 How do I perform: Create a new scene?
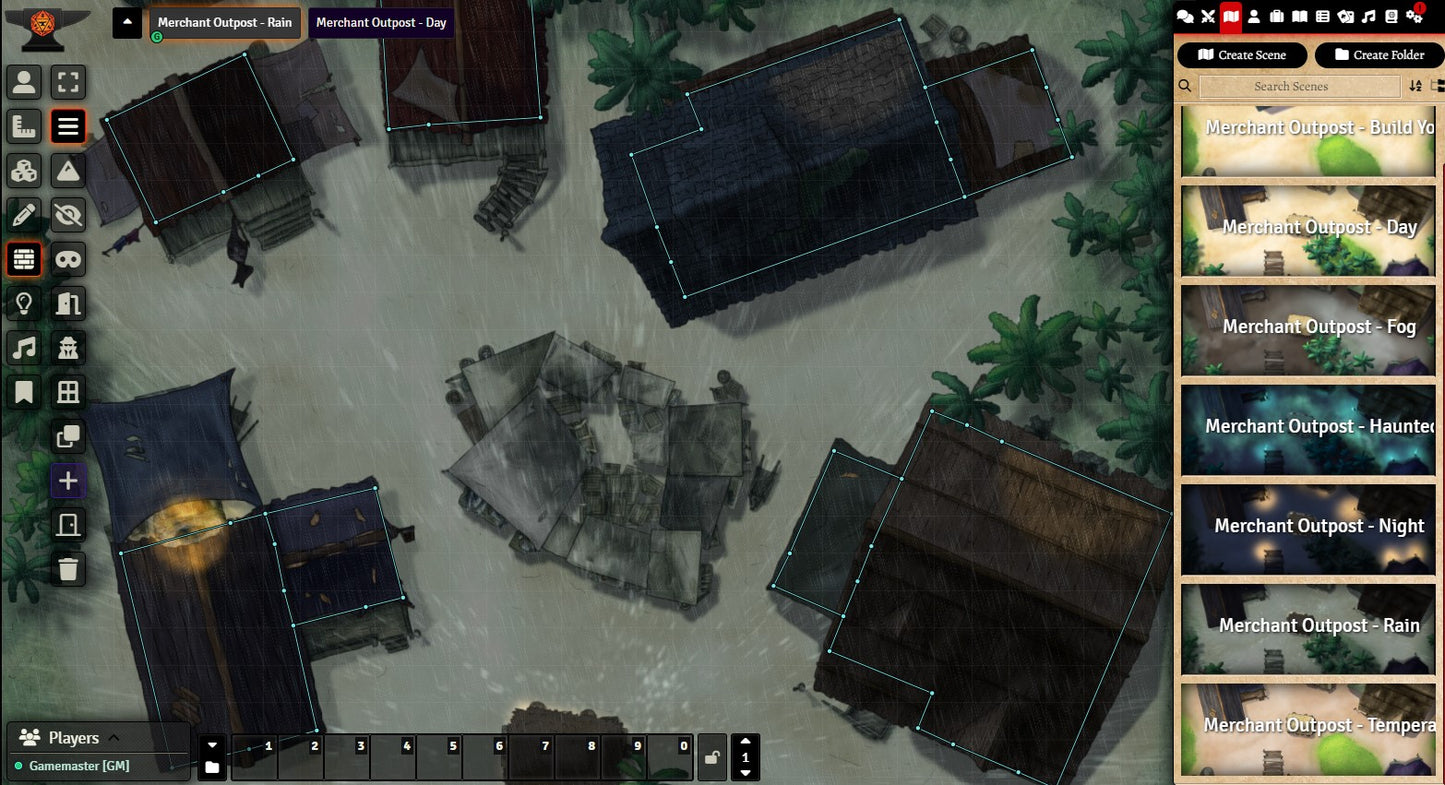(1242, 55)
